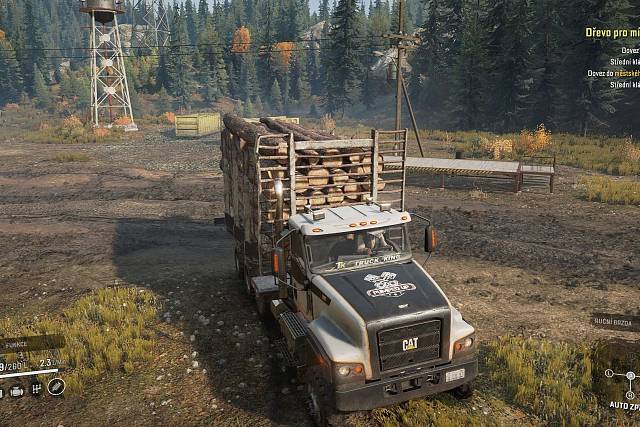
Task: Select the L low gear node
Action: click(x=608, y=374)
